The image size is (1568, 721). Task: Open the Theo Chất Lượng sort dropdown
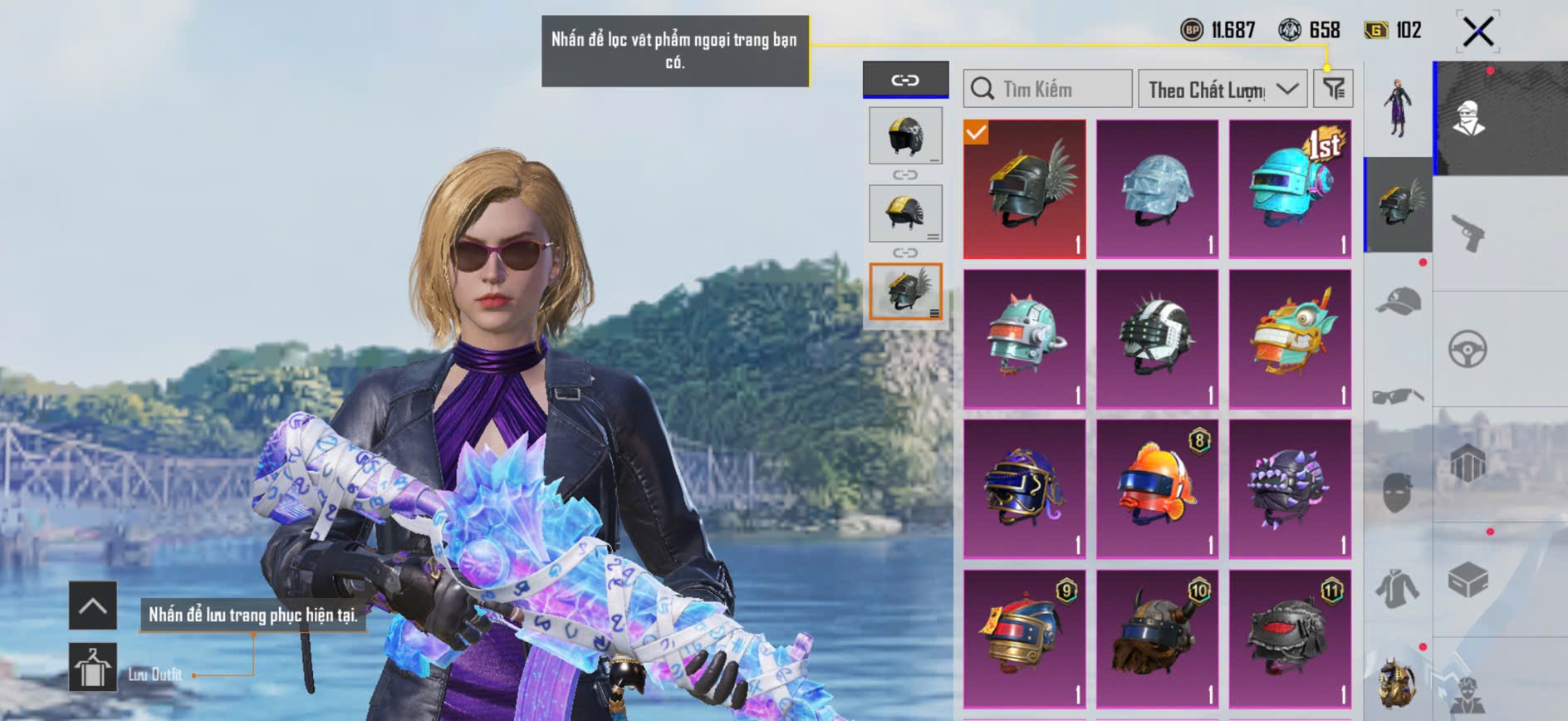[1223, 89]
